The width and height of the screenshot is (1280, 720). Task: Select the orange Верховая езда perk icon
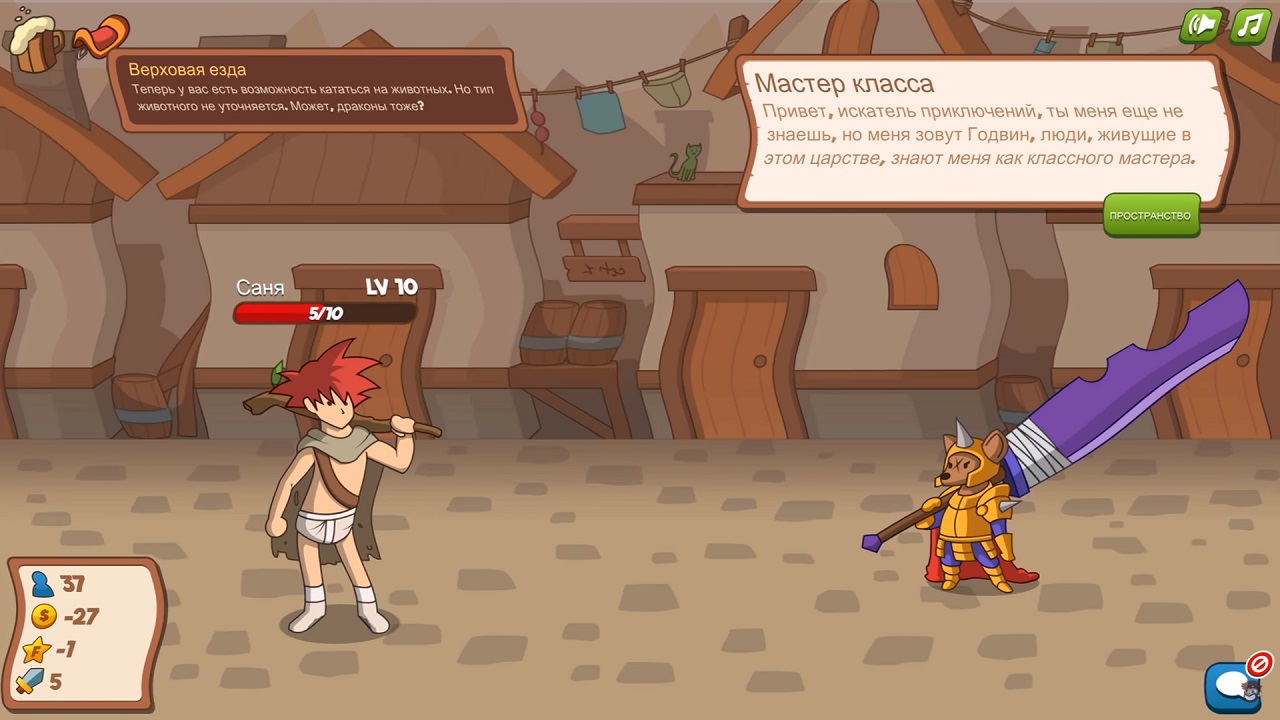pyautogui.click(x=100, y=38)
